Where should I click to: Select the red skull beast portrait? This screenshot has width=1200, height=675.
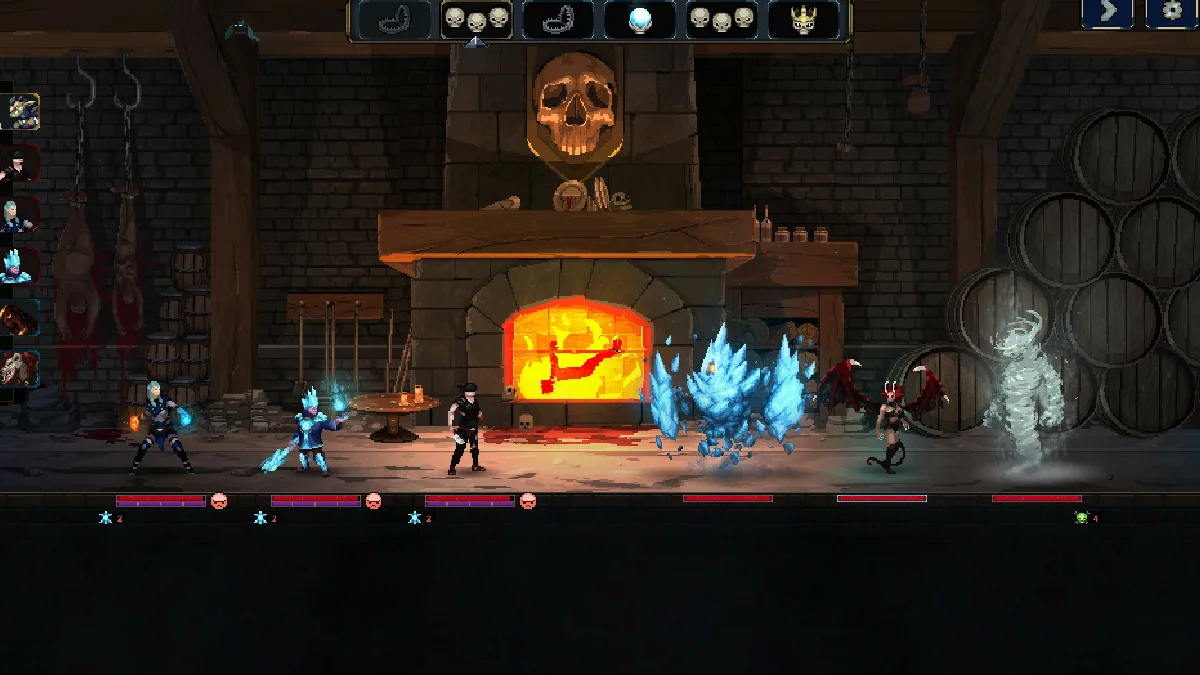pyautogui.click(x=20, y=370)
